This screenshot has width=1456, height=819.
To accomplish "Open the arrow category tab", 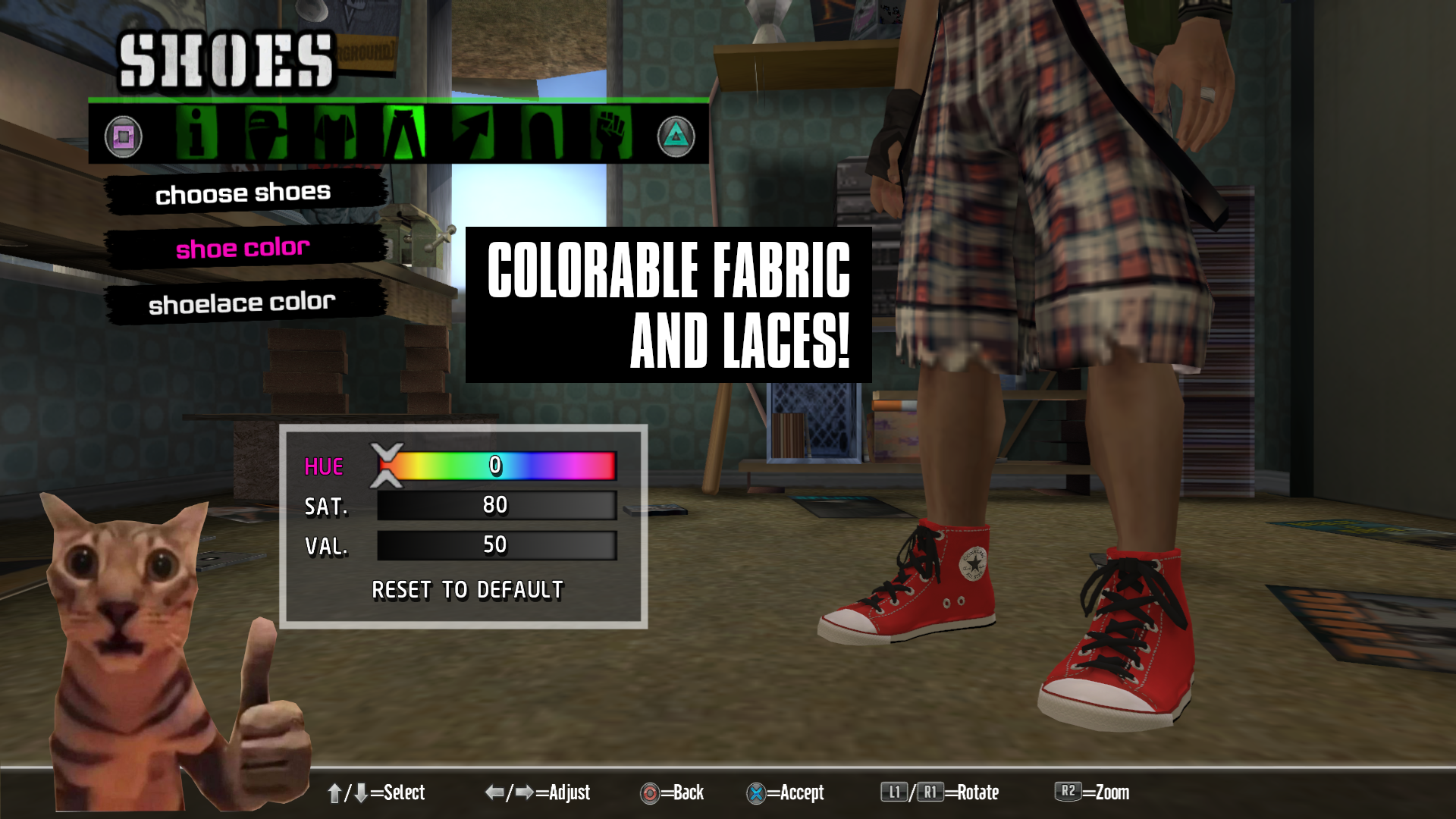I will (472, 134).
